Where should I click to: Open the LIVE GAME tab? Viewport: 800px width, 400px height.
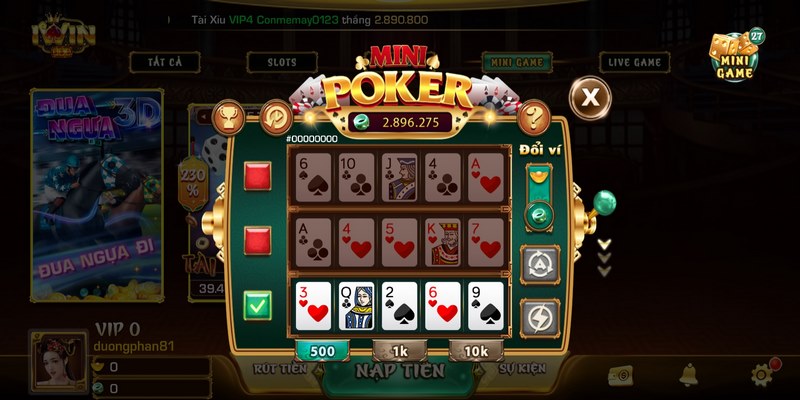[634, 62]
